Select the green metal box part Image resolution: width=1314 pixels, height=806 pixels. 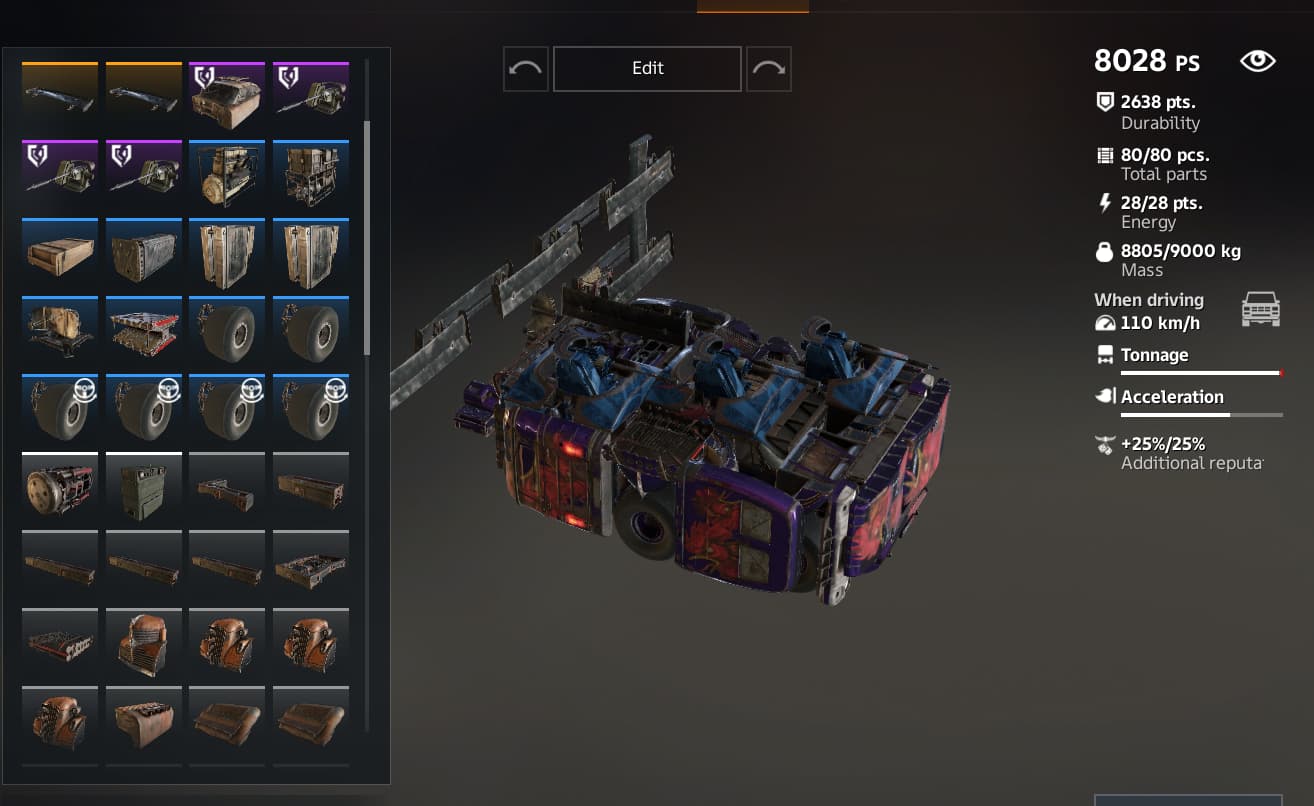click(x=143, y=488)
